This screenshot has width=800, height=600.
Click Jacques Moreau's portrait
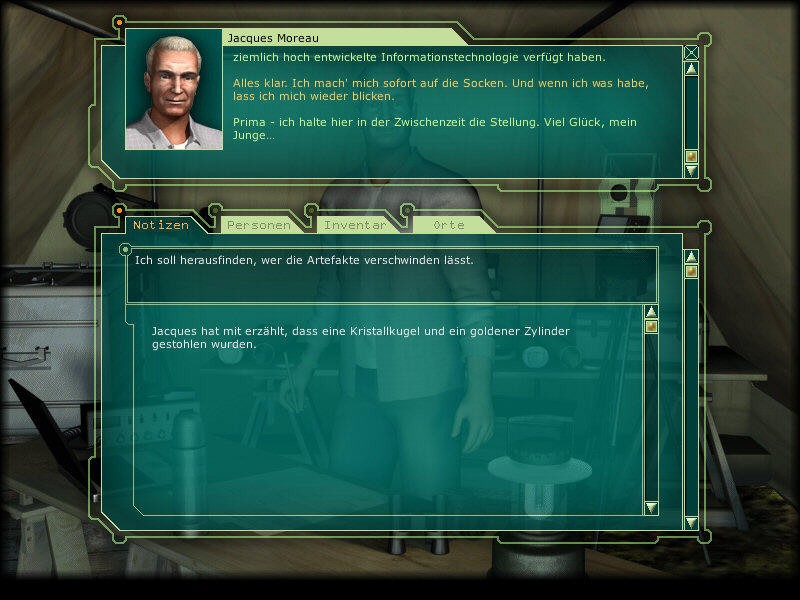coord(173,90)
